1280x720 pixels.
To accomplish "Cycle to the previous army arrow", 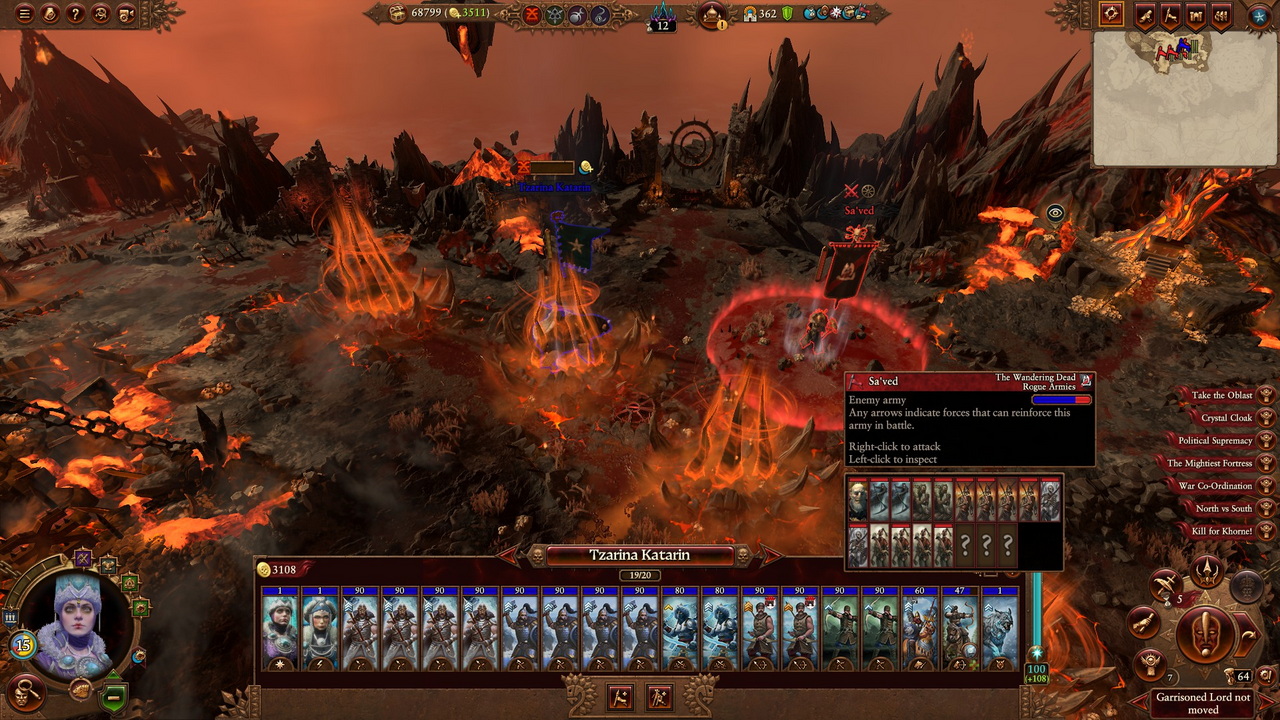I will point(508,555).
